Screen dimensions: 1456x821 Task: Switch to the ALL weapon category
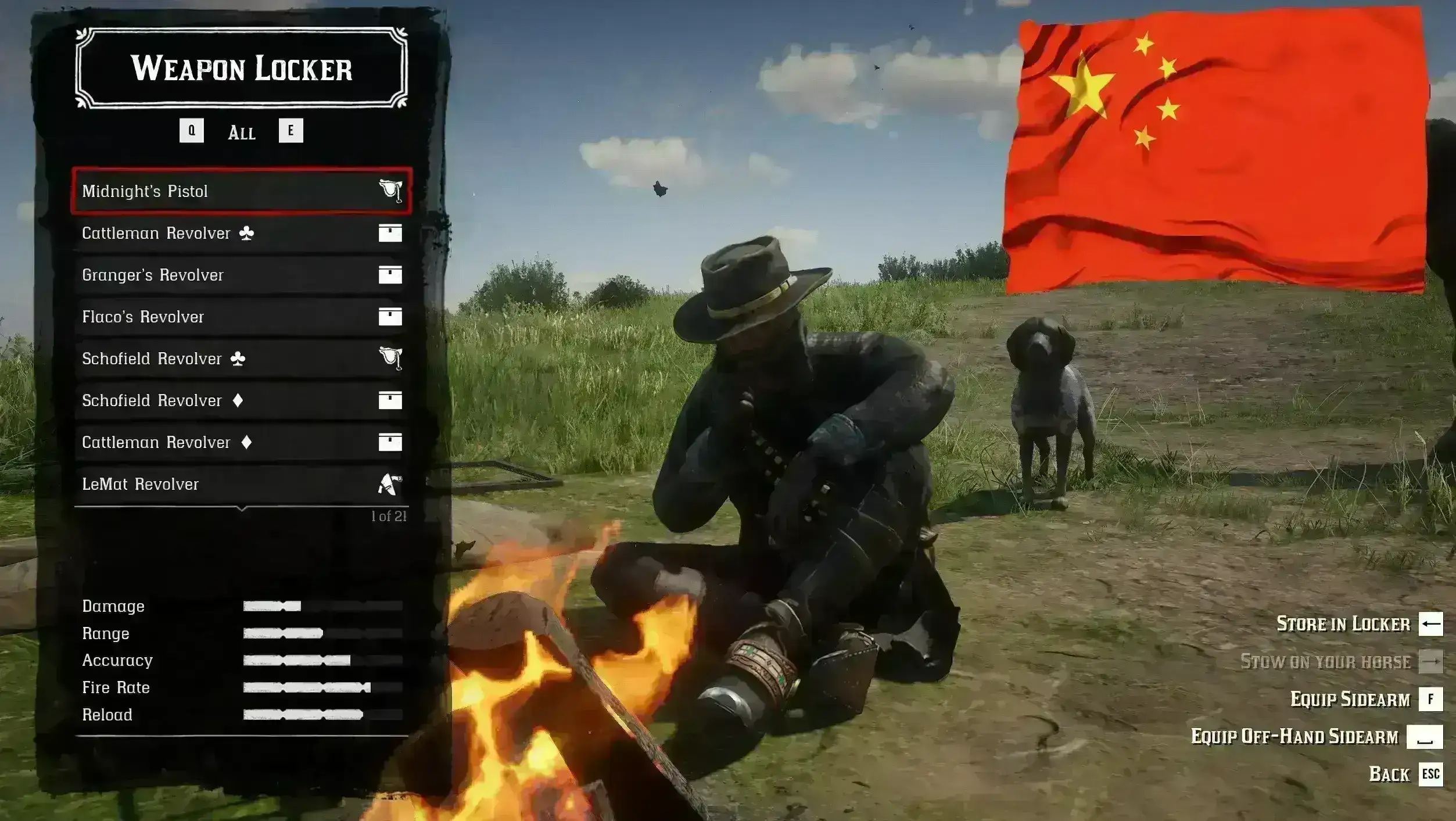point(242,132)
